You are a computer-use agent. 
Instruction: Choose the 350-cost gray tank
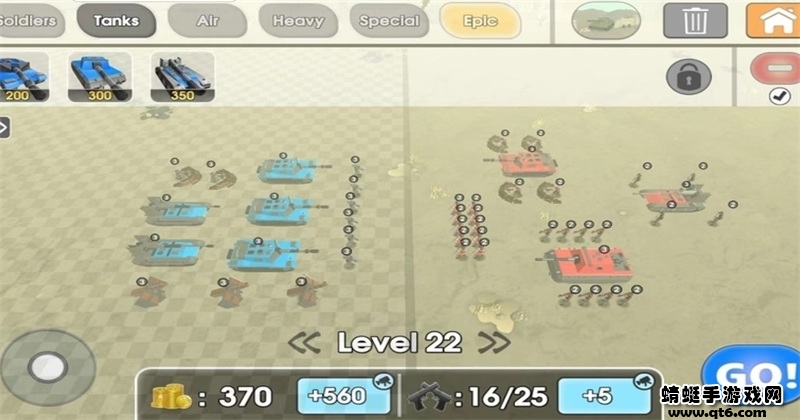[182, 77]
